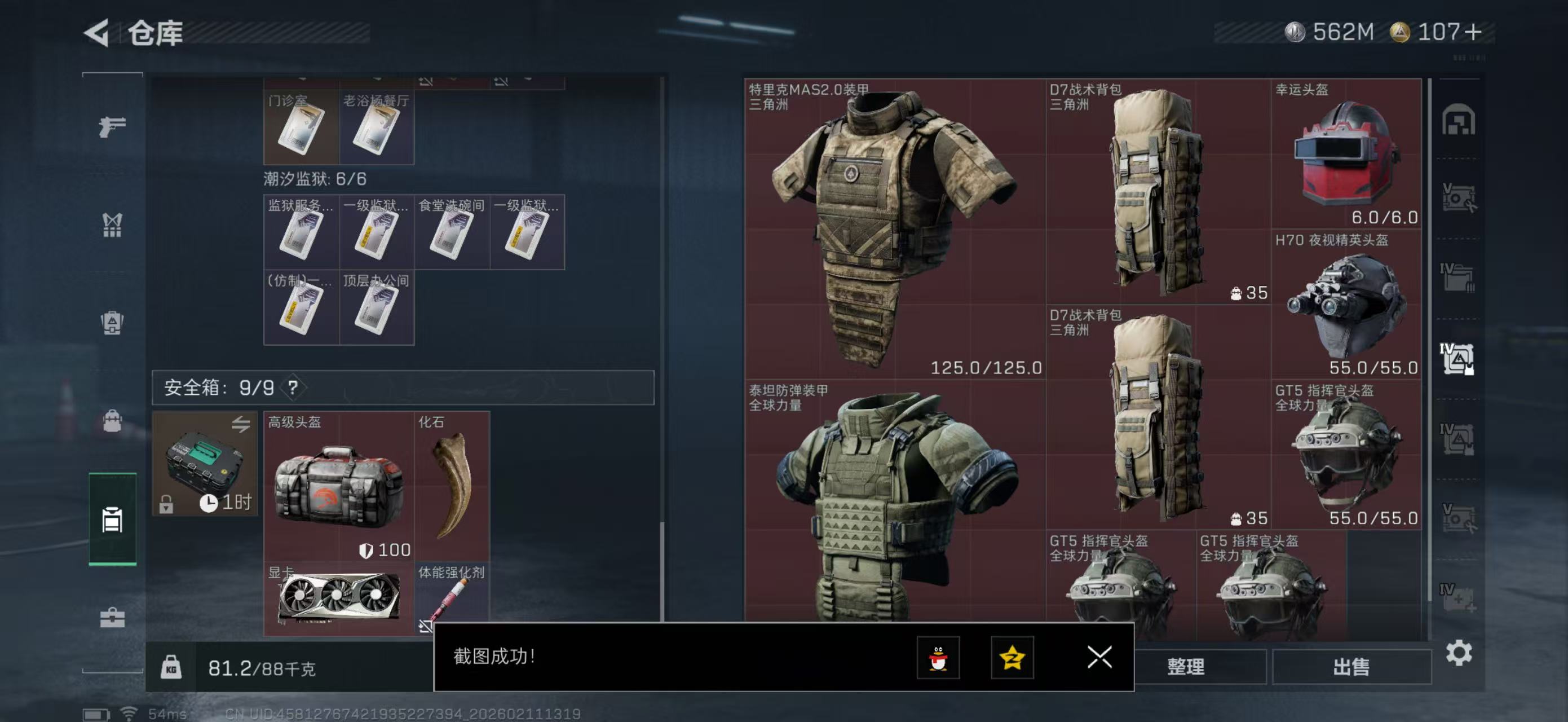Select the 食堂洗碗间 keycard
The width and height of the screenshot is (1568, 722).
tap(452, 232)
